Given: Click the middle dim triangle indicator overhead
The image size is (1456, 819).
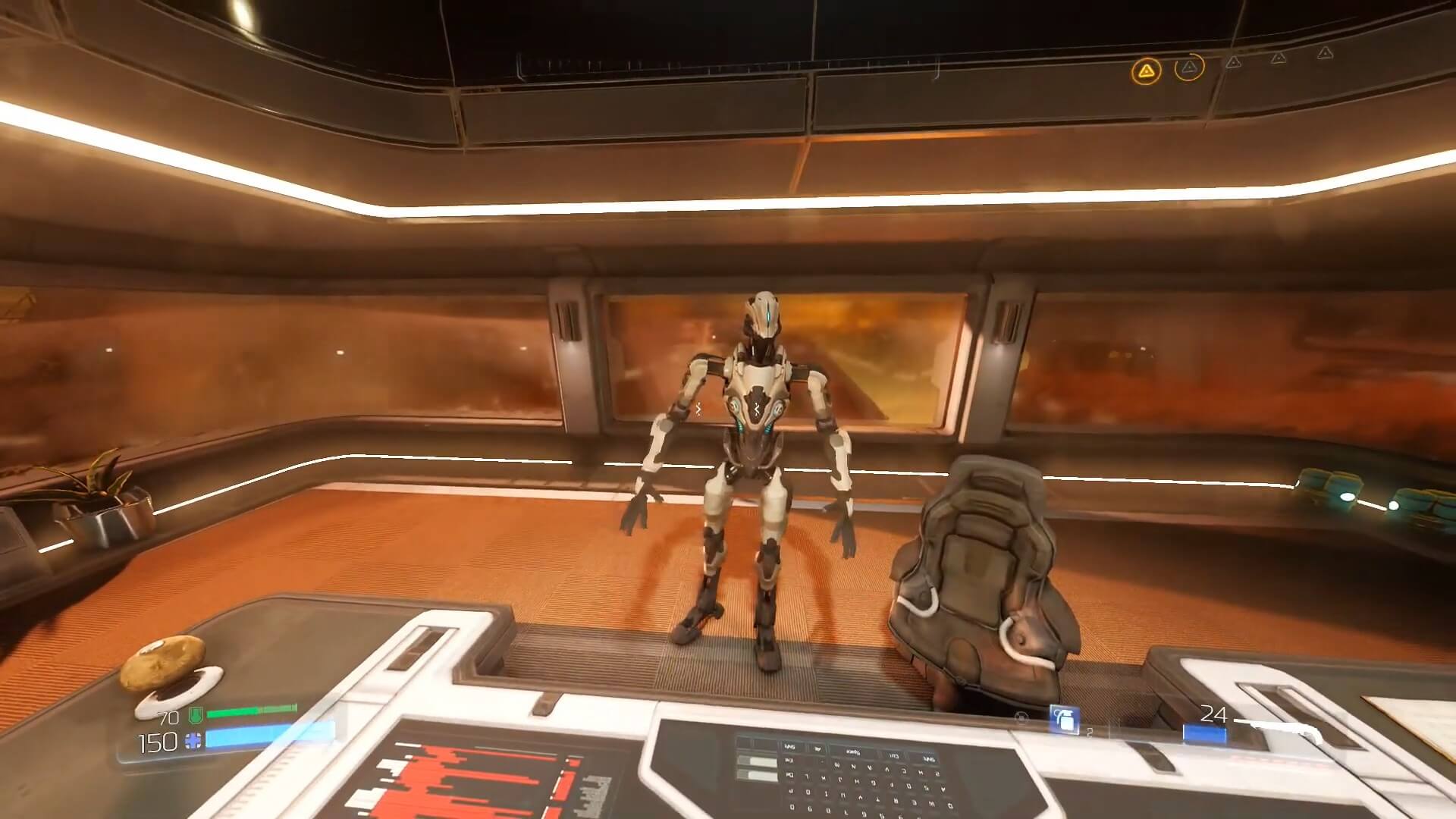Looking at the screenshot, I should point(1279,58).
